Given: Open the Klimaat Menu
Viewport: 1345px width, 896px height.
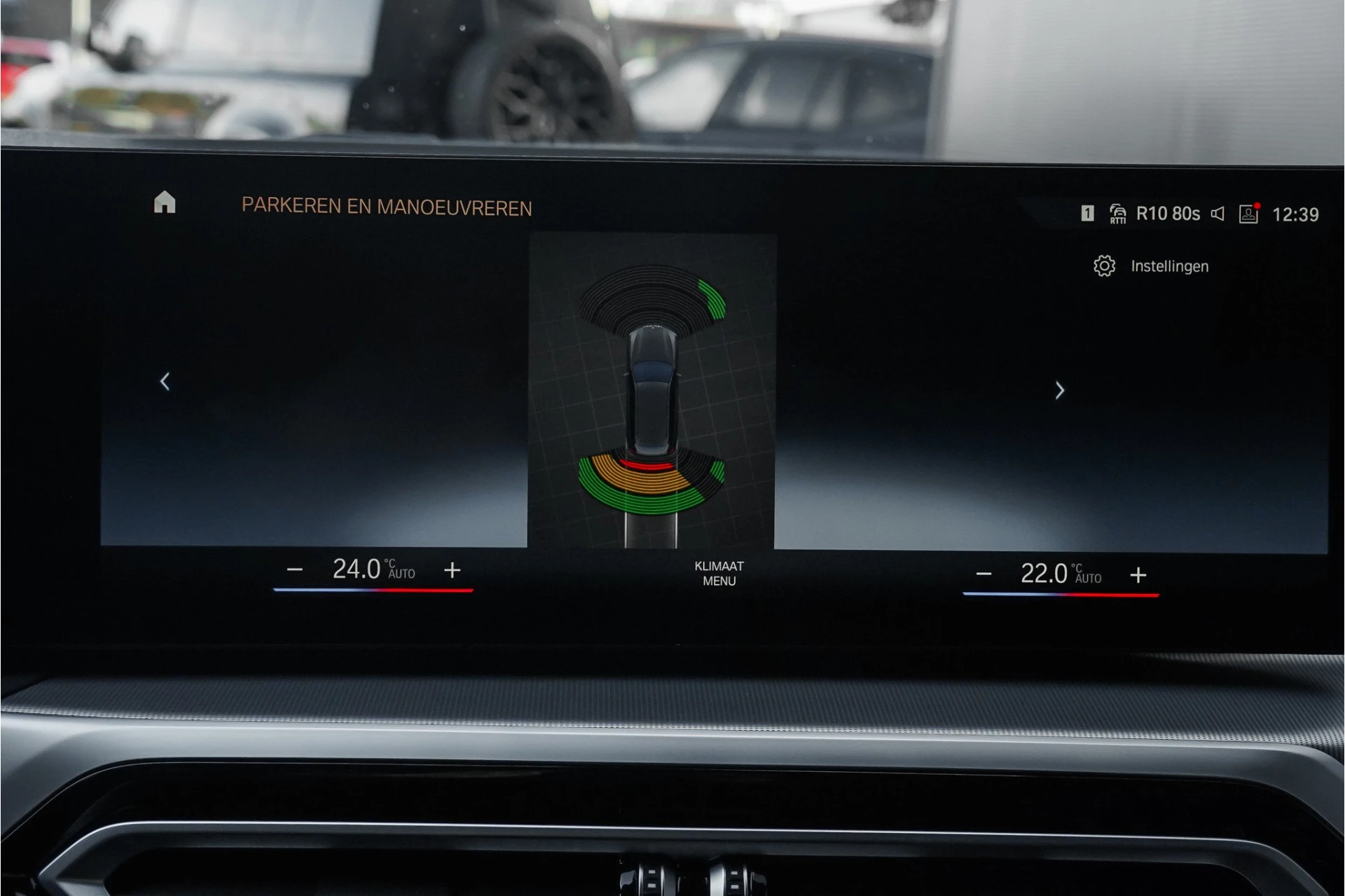Looking at the screenshot, I should (719, 573).
